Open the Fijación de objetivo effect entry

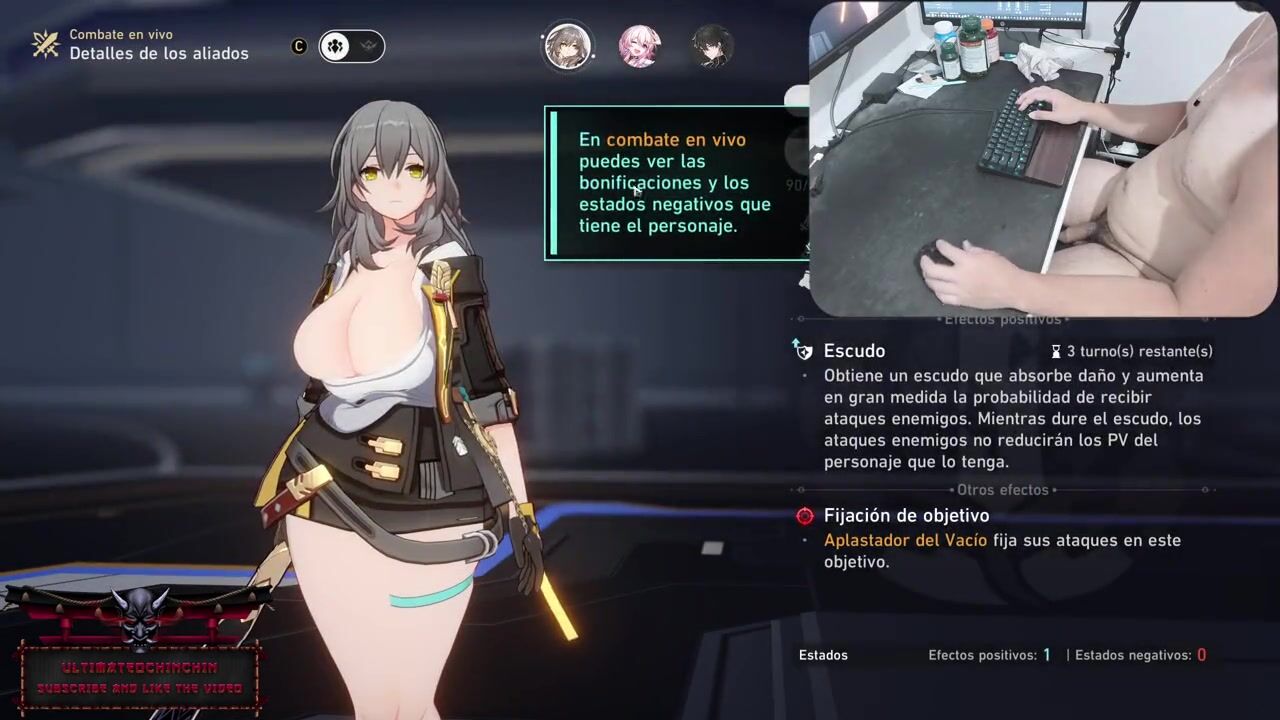[x=906, y=516]
